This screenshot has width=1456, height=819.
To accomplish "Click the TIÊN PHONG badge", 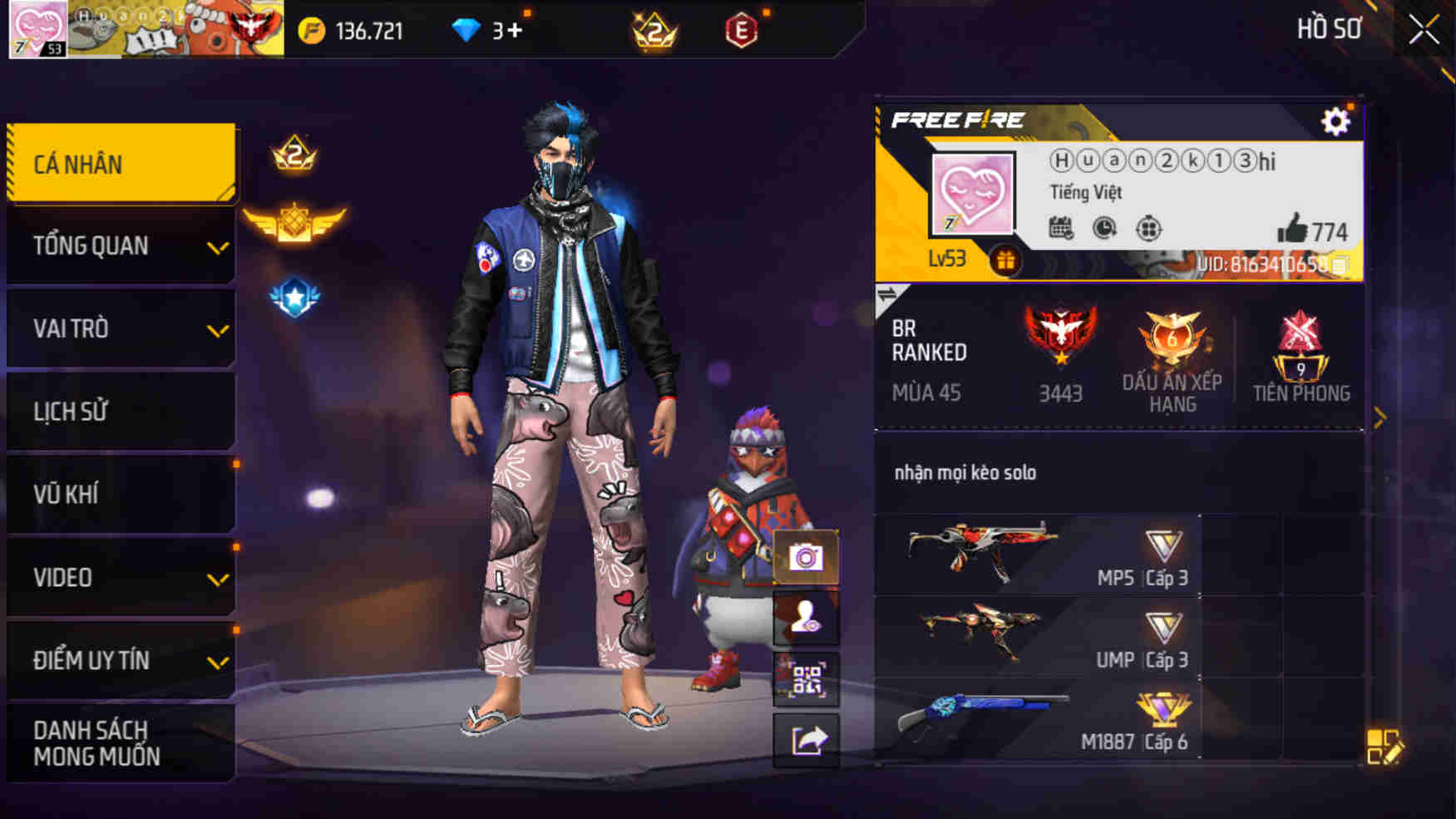I will pyautogui.click(x=1301, y=353).
